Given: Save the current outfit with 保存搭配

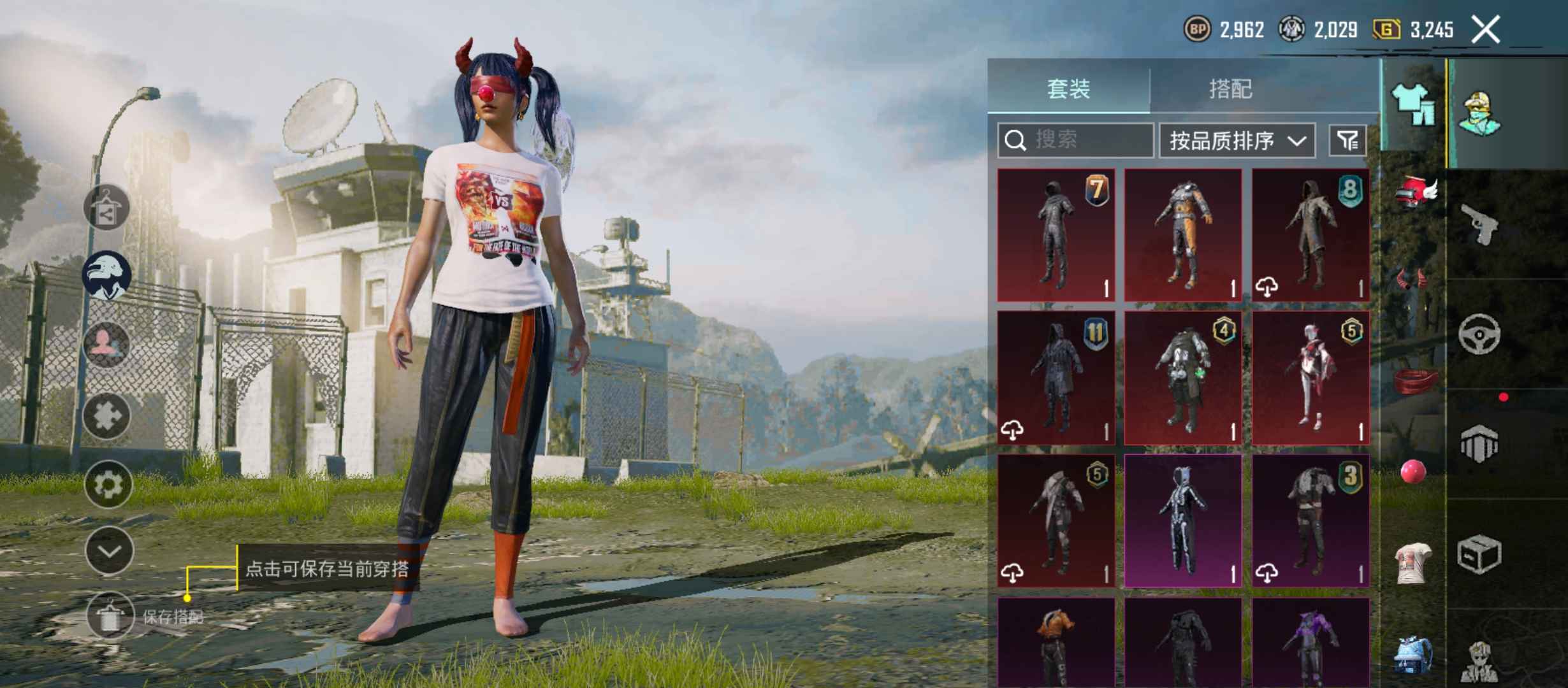Looking at the screenshot, I should [x=110, y=616].
